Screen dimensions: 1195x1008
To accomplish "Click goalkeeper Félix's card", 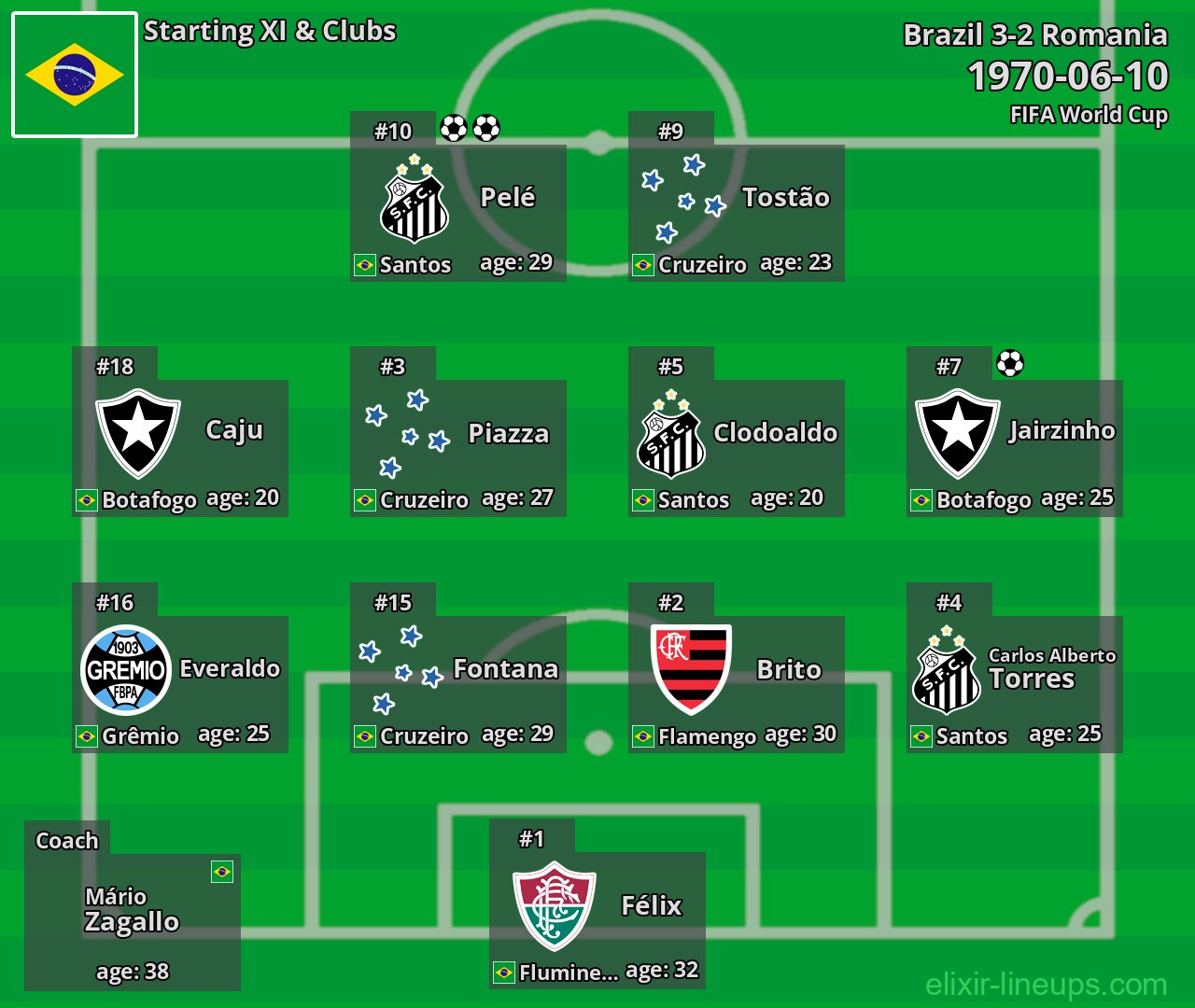I will tap(597, 920).
